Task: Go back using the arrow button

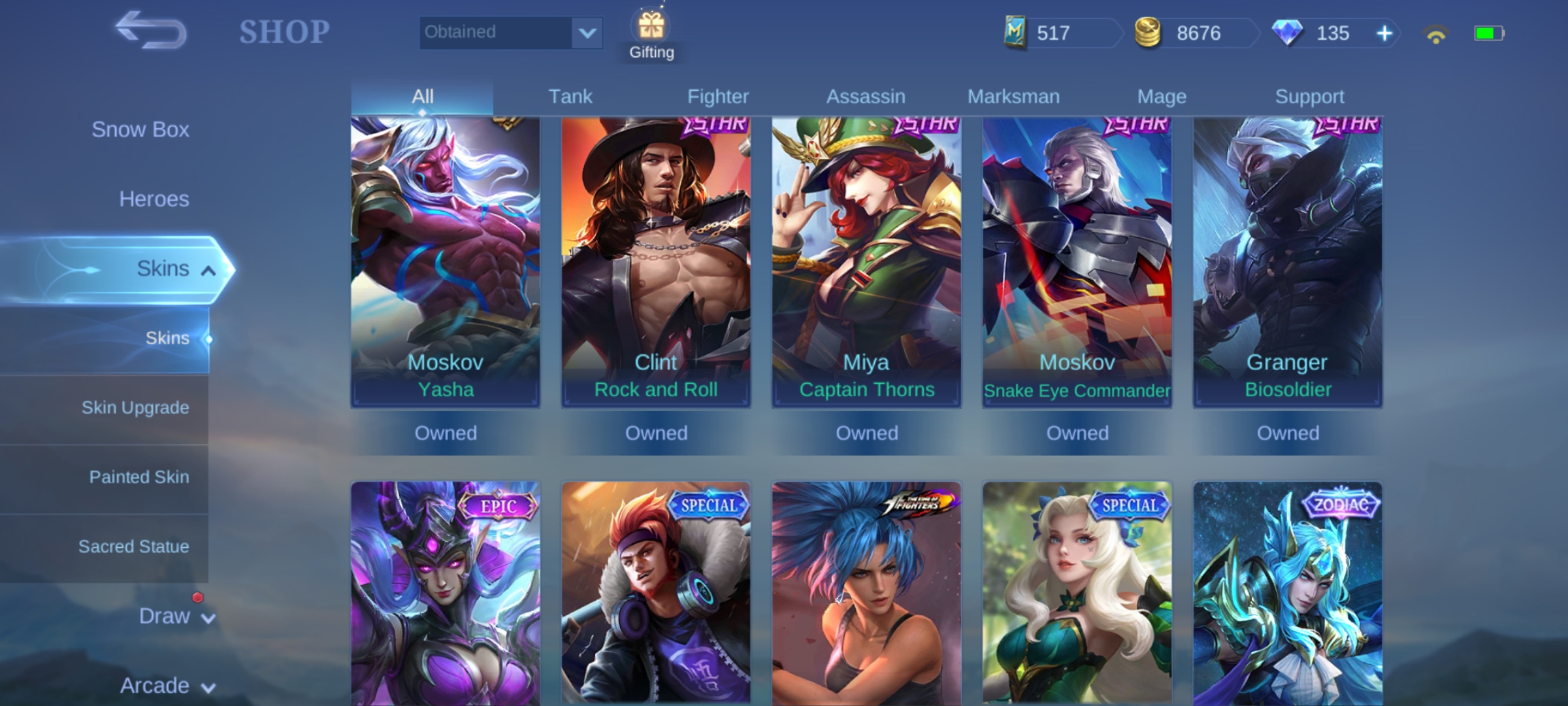Action: [150, 30]
